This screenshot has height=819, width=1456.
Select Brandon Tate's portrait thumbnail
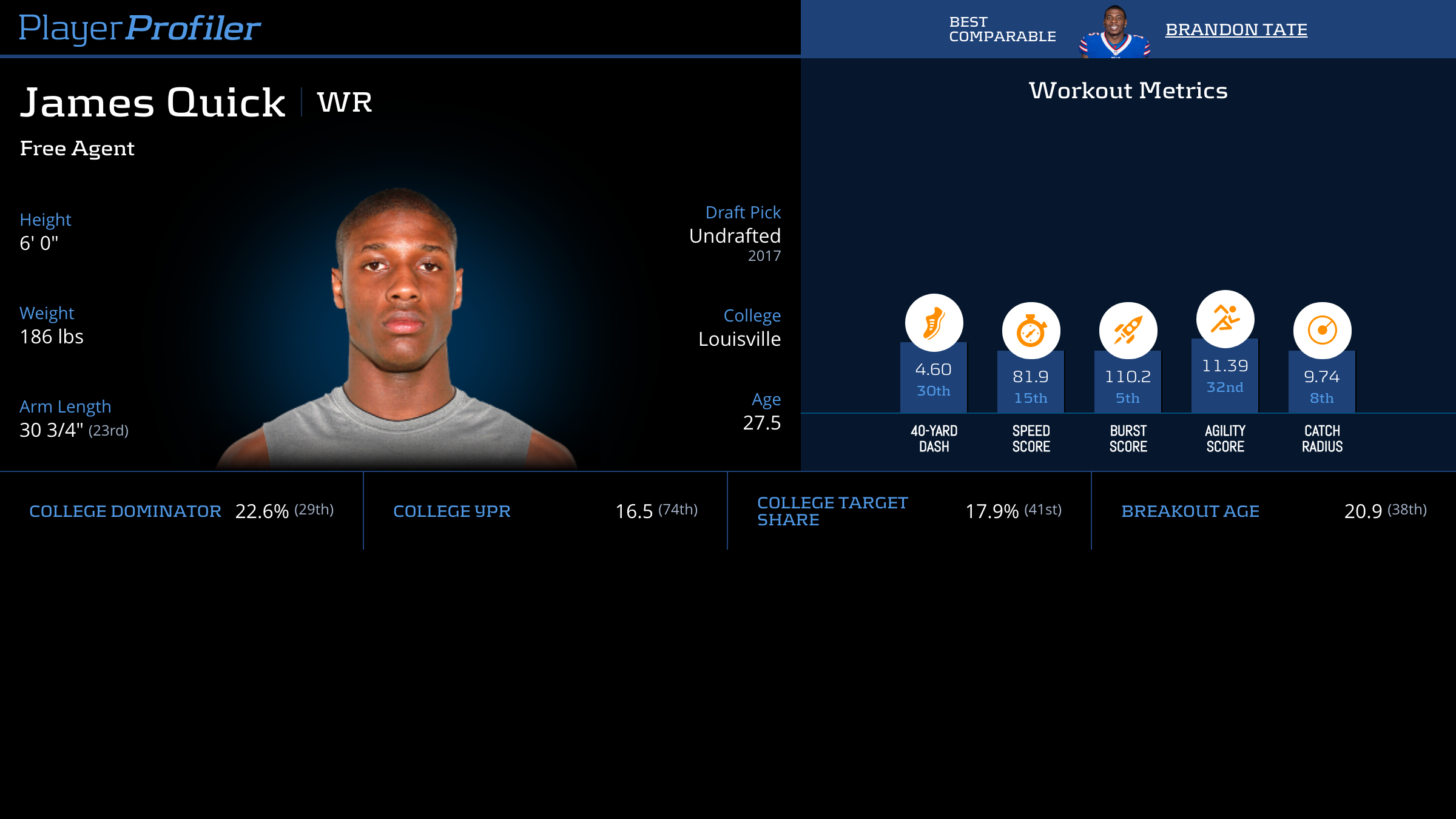click(x=1114, y=32)
